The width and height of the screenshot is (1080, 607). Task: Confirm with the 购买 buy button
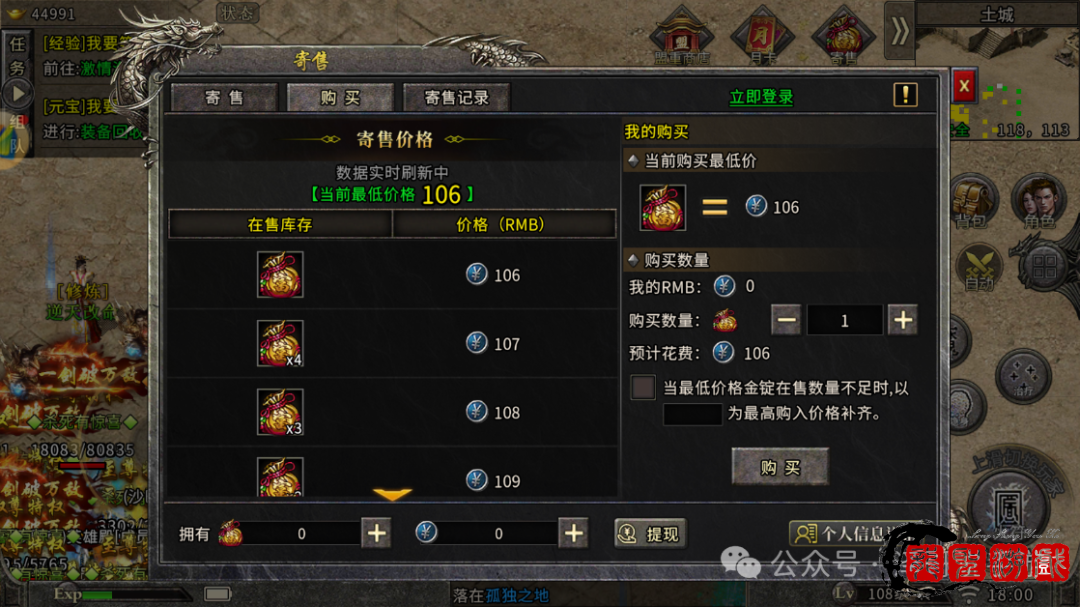tap(780, 467)
